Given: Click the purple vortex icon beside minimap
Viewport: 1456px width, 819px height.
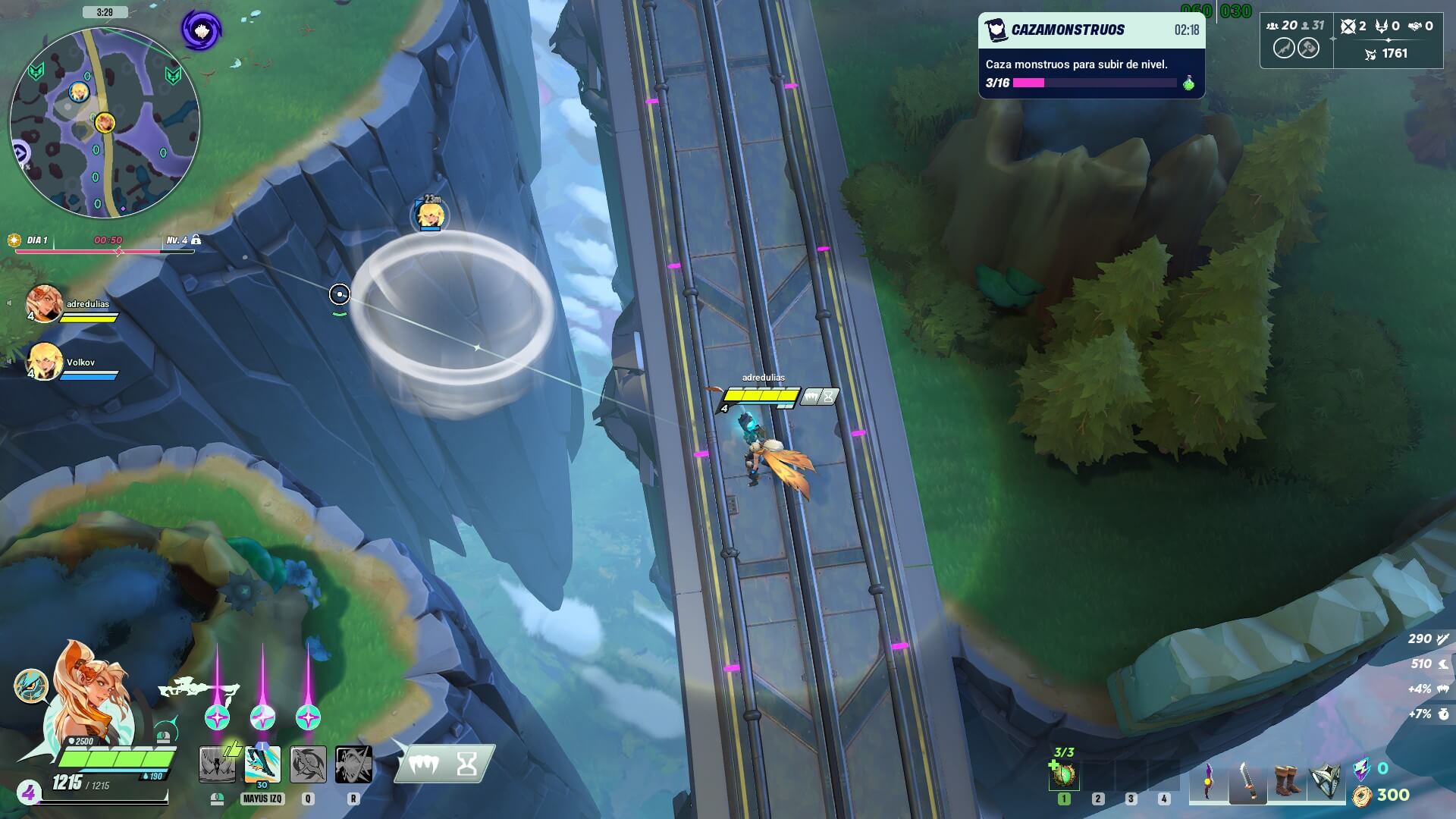Looking at the screenshot, I should [201, 30].
